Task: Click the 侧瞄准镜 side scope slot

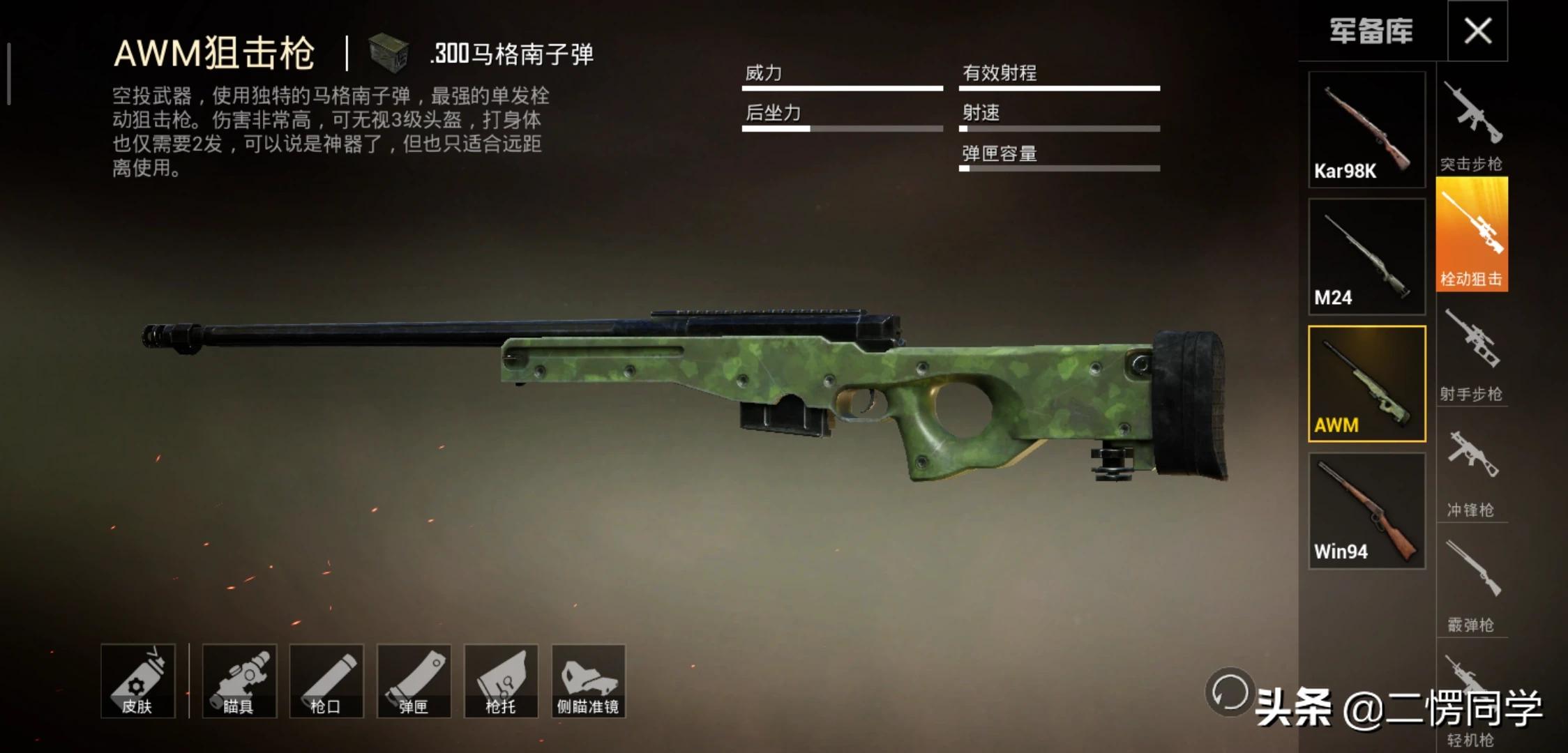Action: click(588, 681)
